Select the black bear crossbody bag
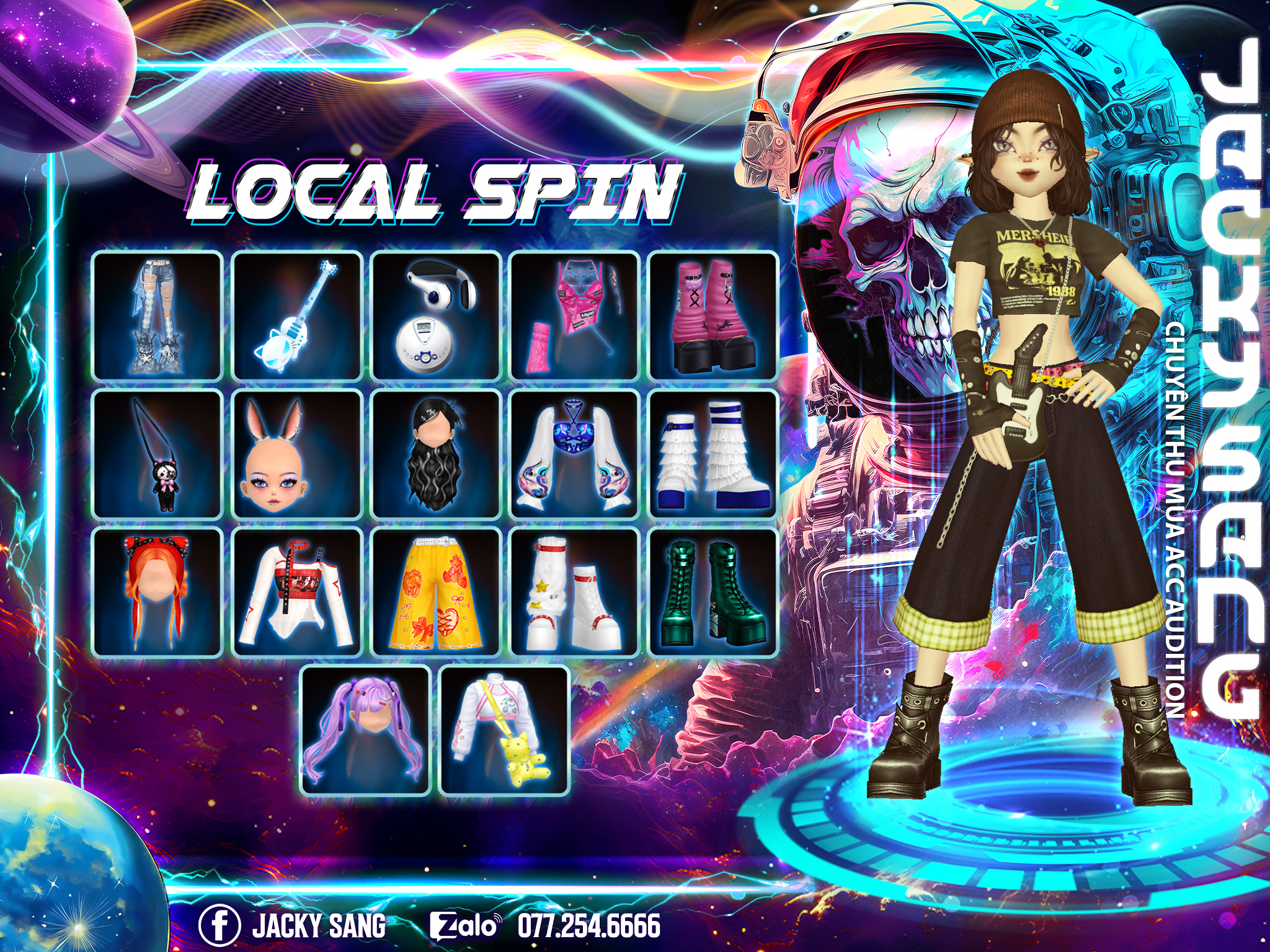Screen dimensions: 1270x952 click(158, 454)
